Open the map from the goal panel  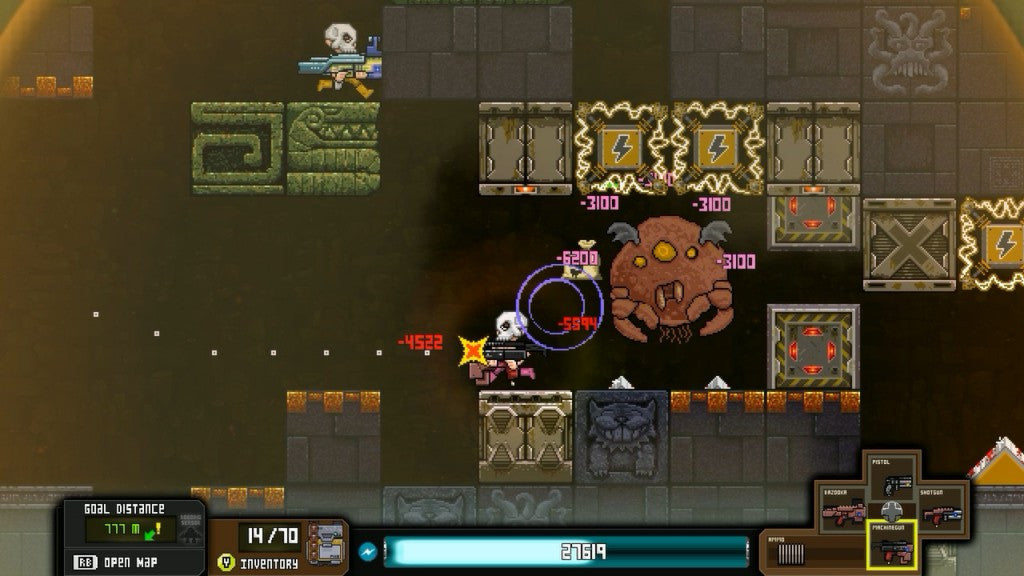coord(120,562)
